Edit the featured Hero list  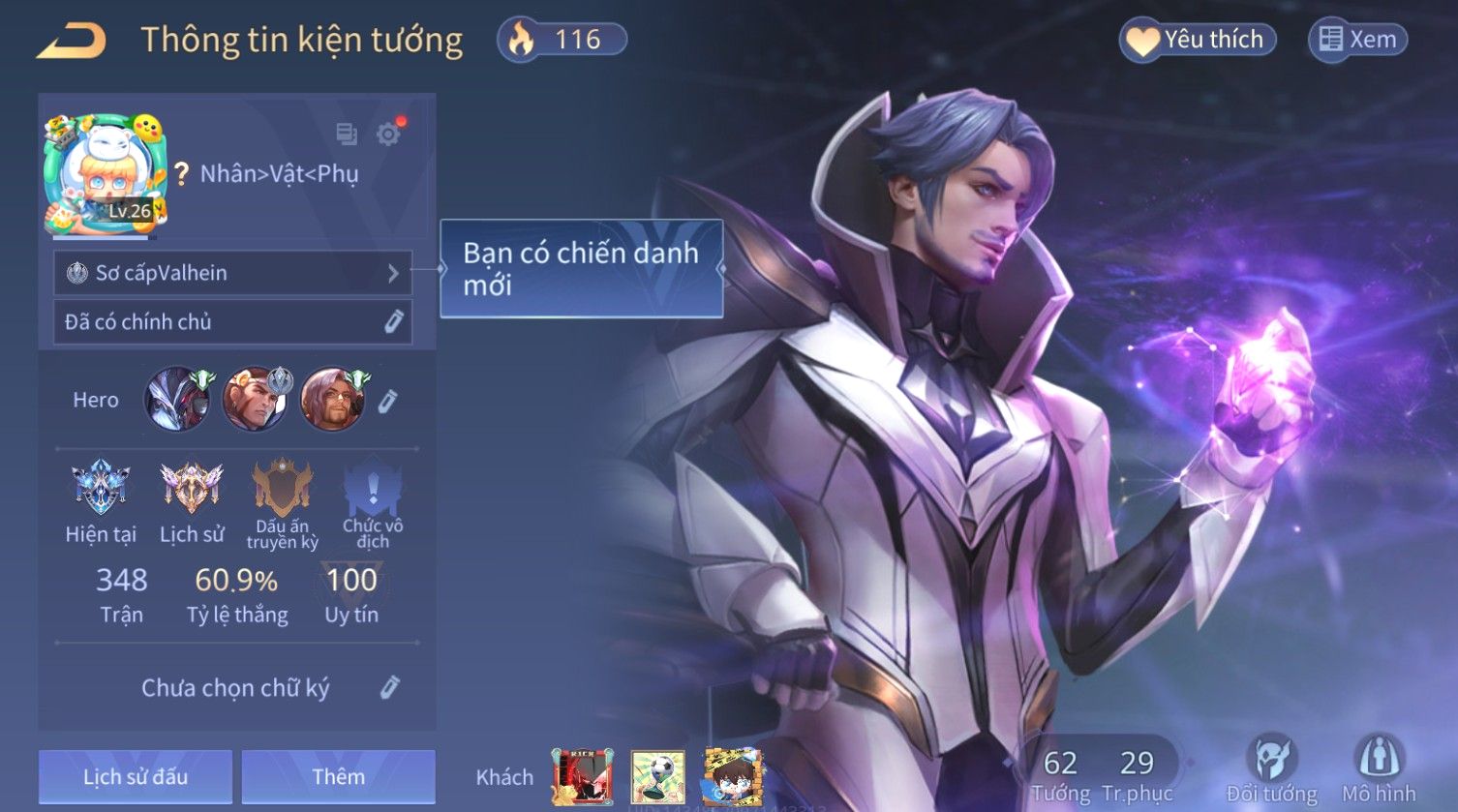[x=387, y=401]
